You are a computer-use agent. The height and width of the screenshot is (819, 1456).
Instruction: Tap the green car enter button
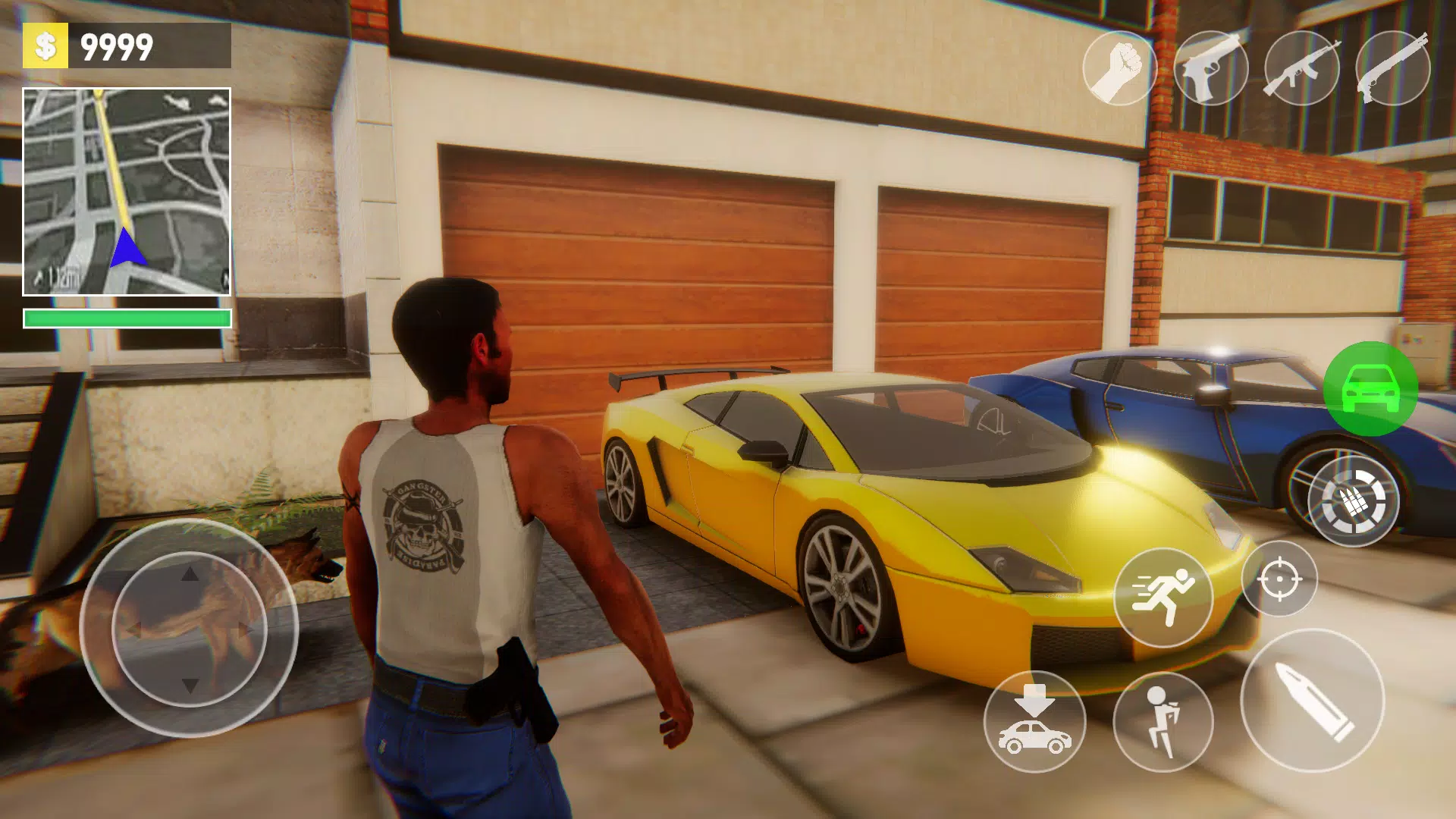pos(1370,388)
